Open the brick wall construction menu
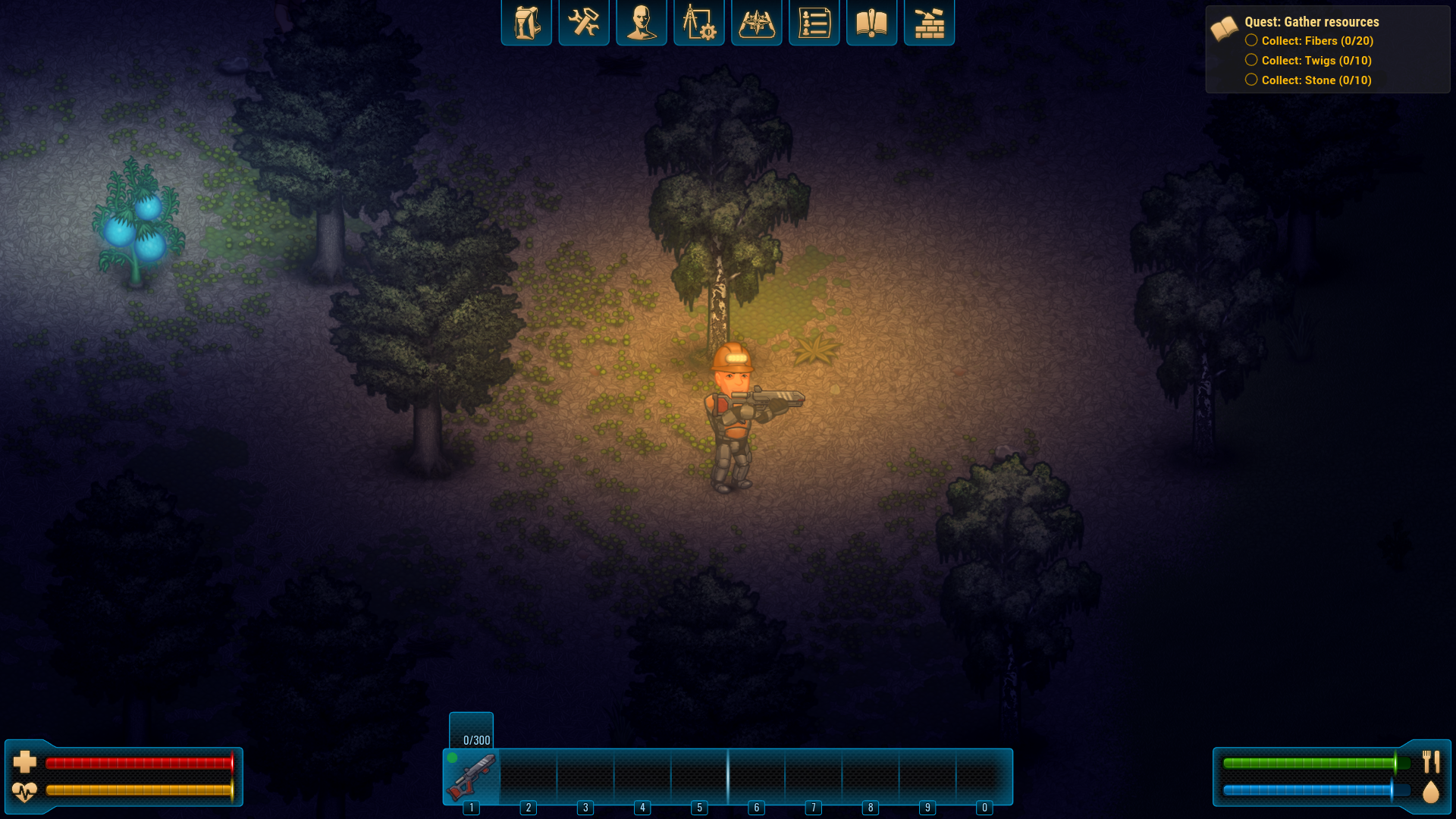 pyautogui.click(x=929, y=22)
